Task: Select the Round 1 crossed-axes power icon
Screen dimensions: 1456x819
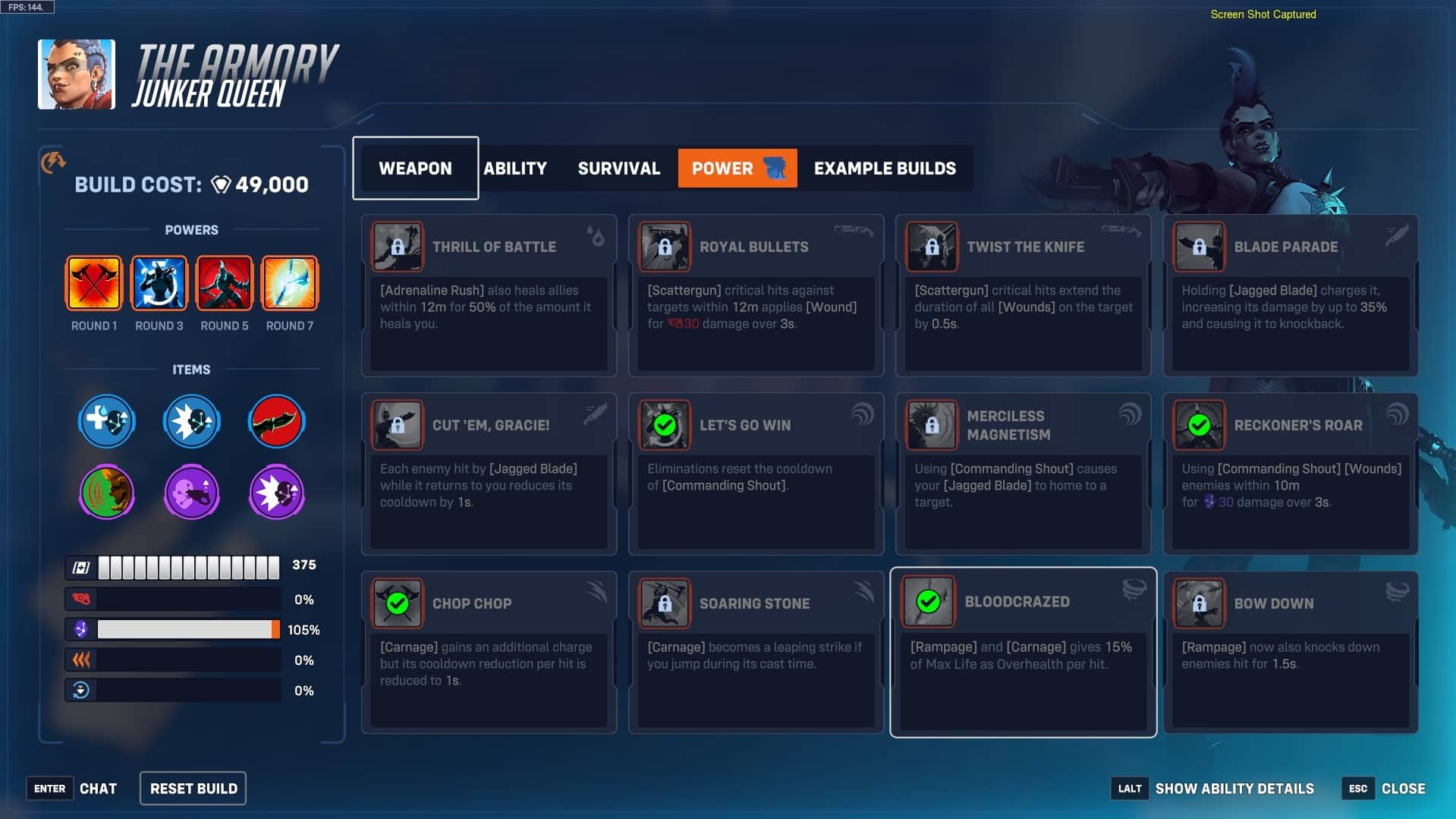Action: (x=94, y=283)
